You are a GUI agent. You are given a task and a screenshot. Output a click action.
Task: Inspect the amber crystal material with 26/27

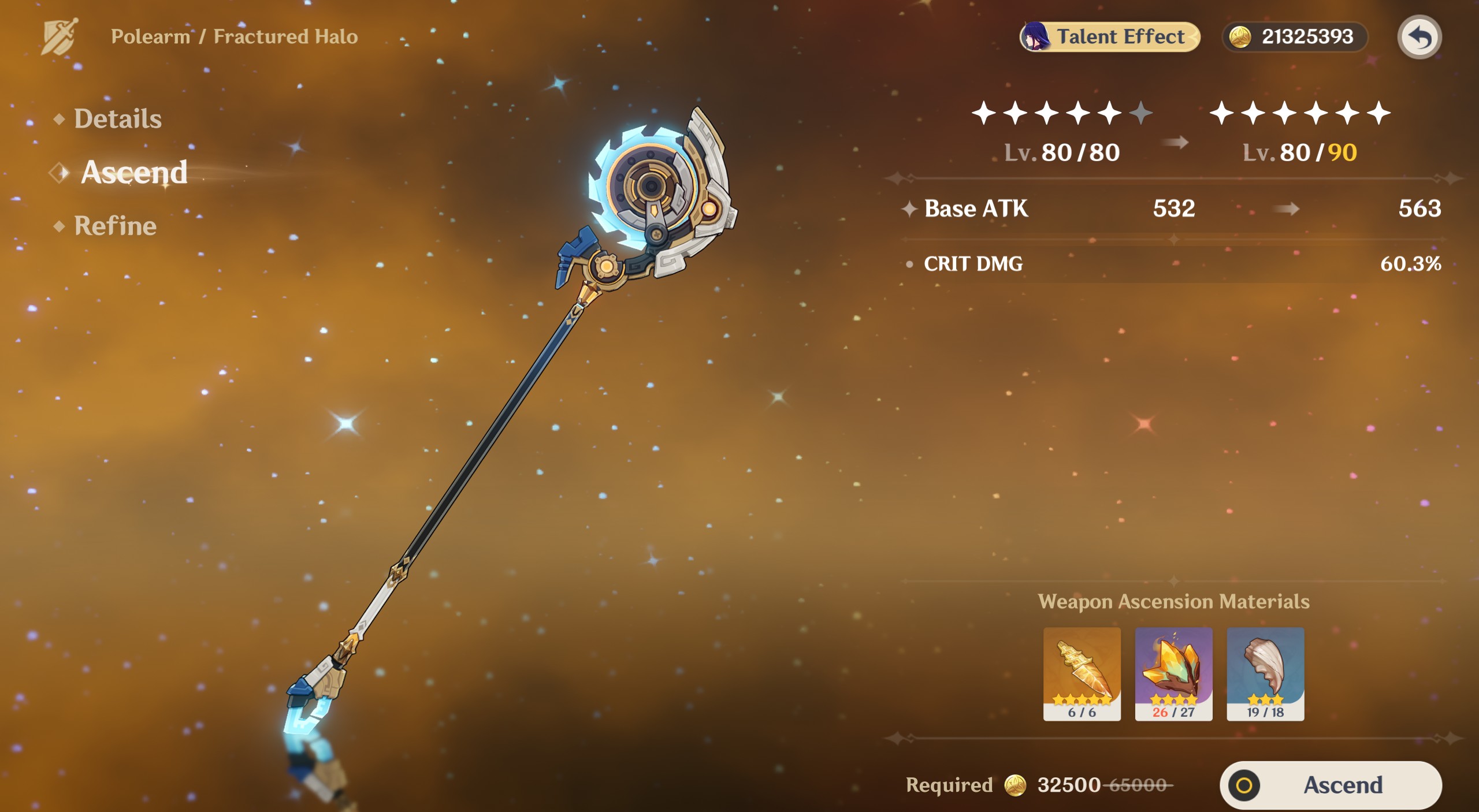click(1173, 673)
